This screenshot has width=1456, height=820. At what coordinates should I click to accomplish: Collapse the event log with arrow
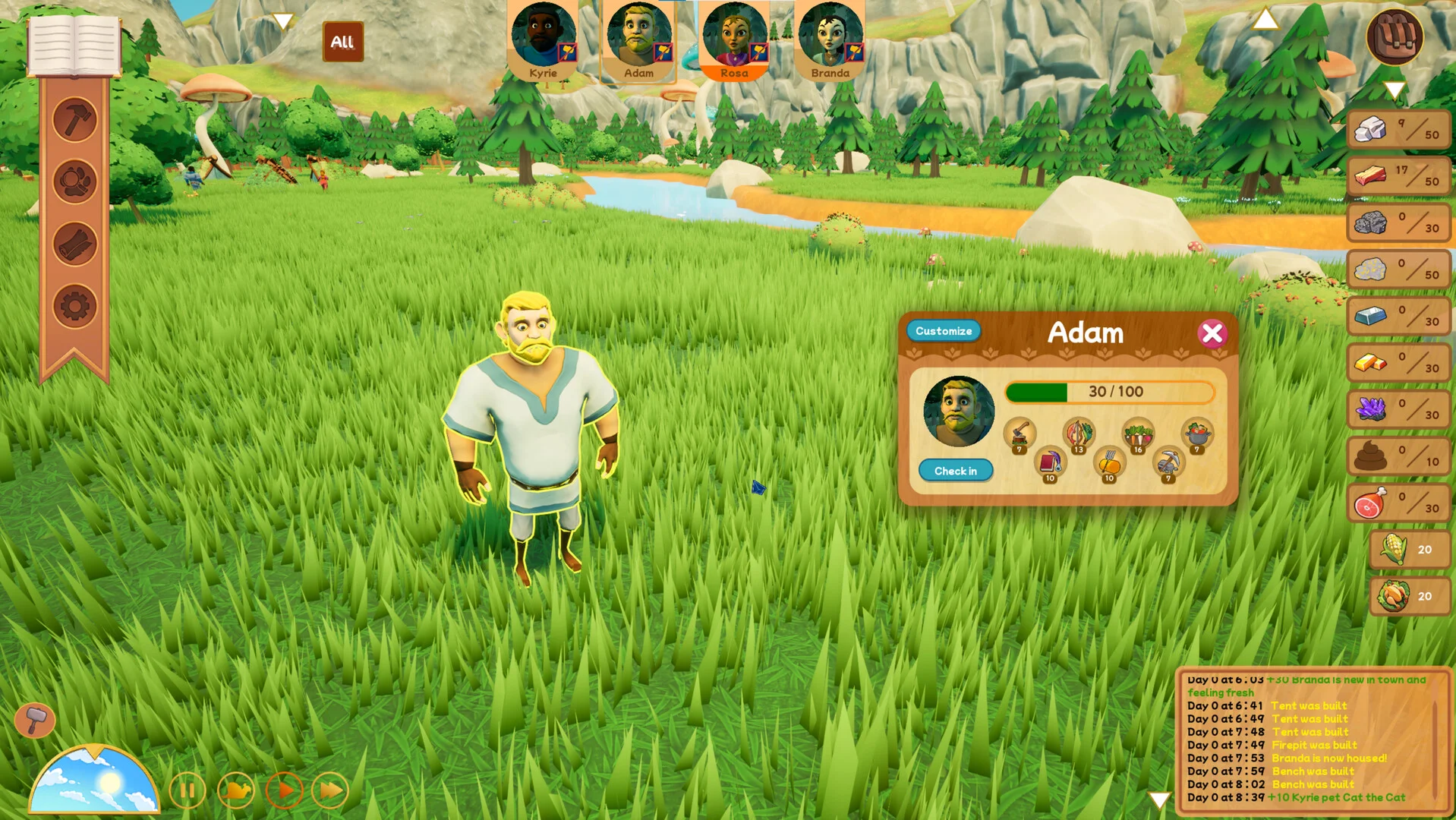pos(1159,799)
